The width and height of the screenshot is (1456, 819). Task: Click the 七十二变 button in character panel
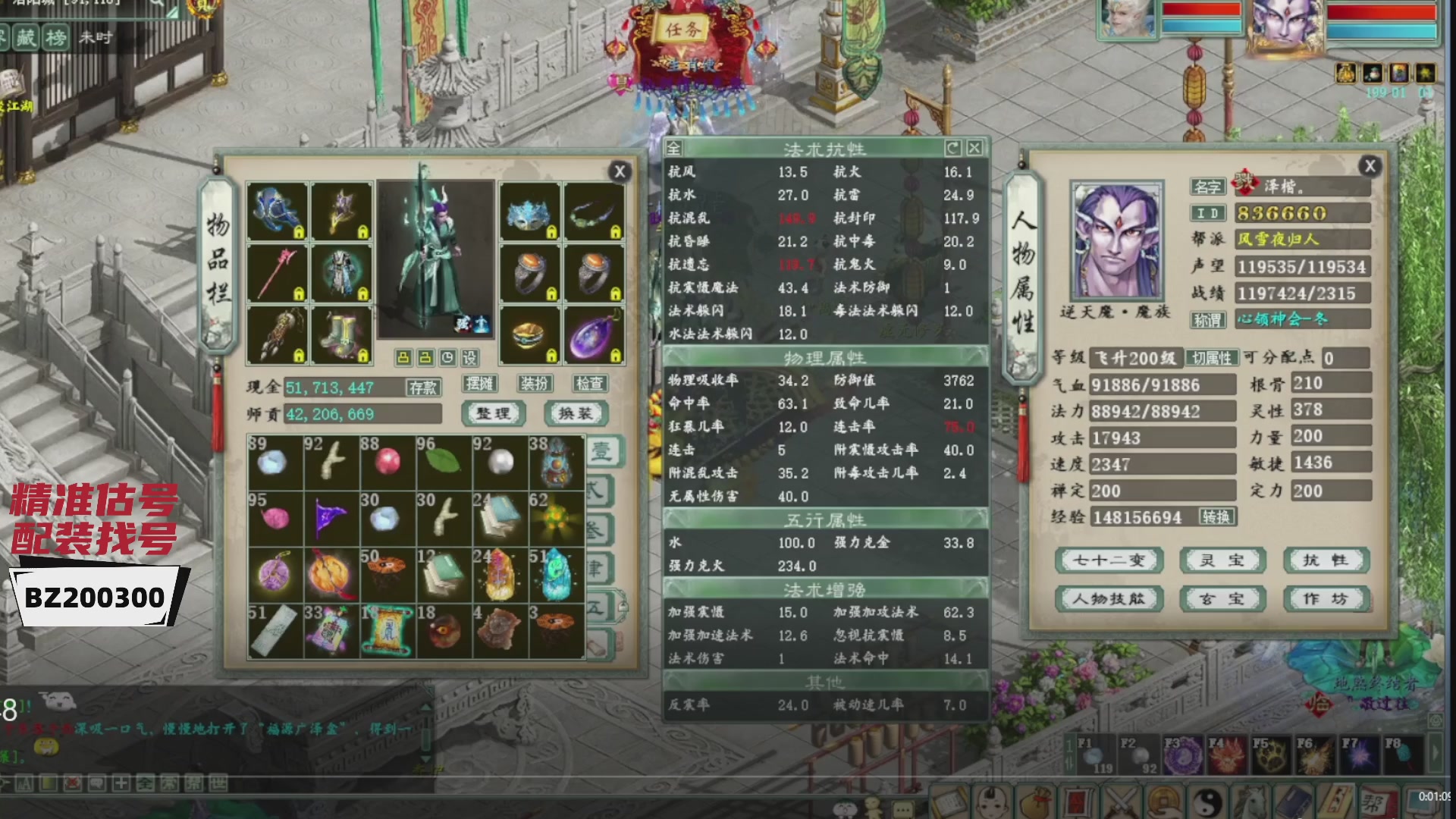1109,560
